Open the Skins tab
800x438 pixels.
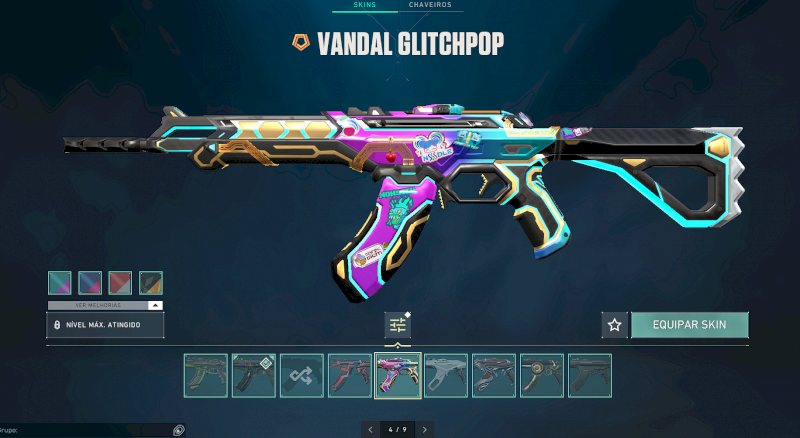[x=364, y=5]
